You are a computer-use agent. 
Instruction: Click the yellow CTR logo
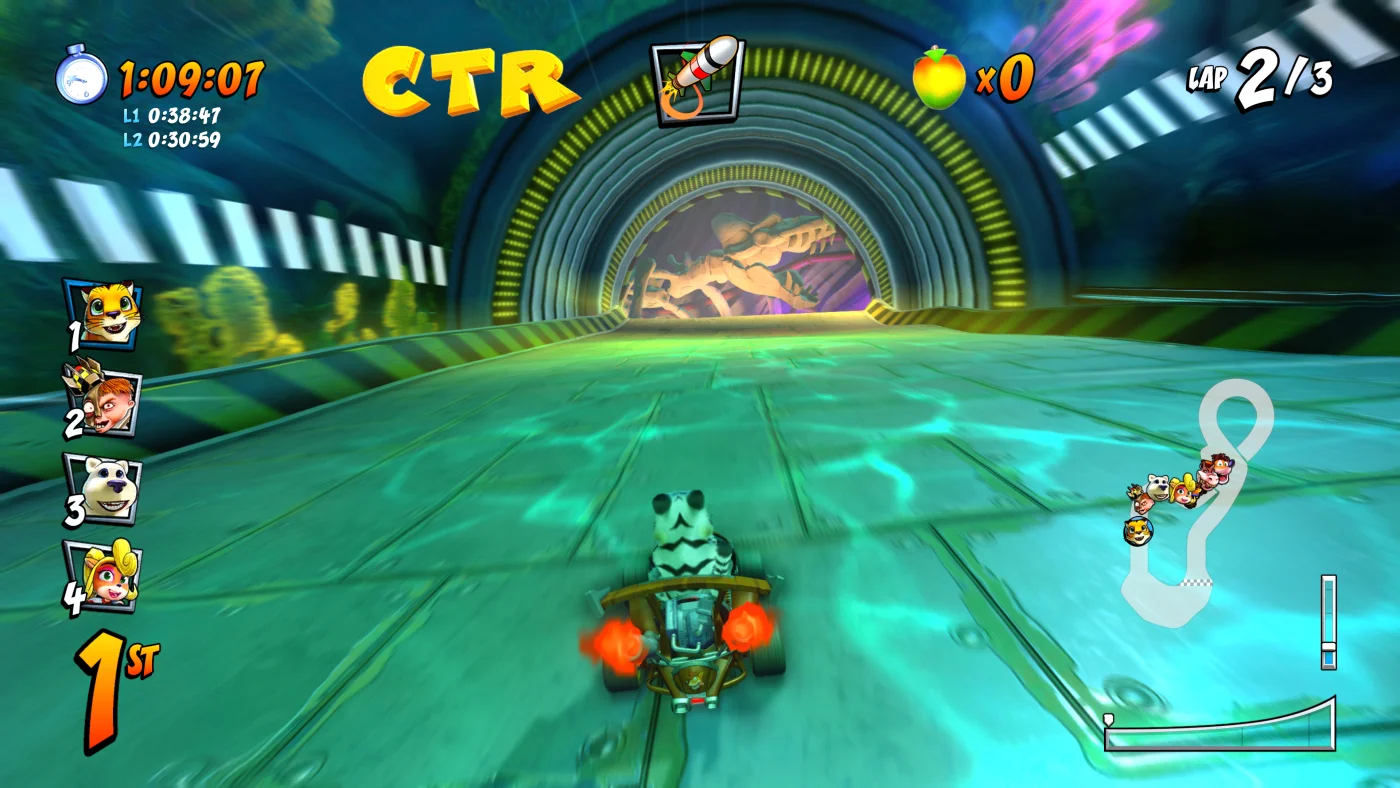(x=466, y=78)
